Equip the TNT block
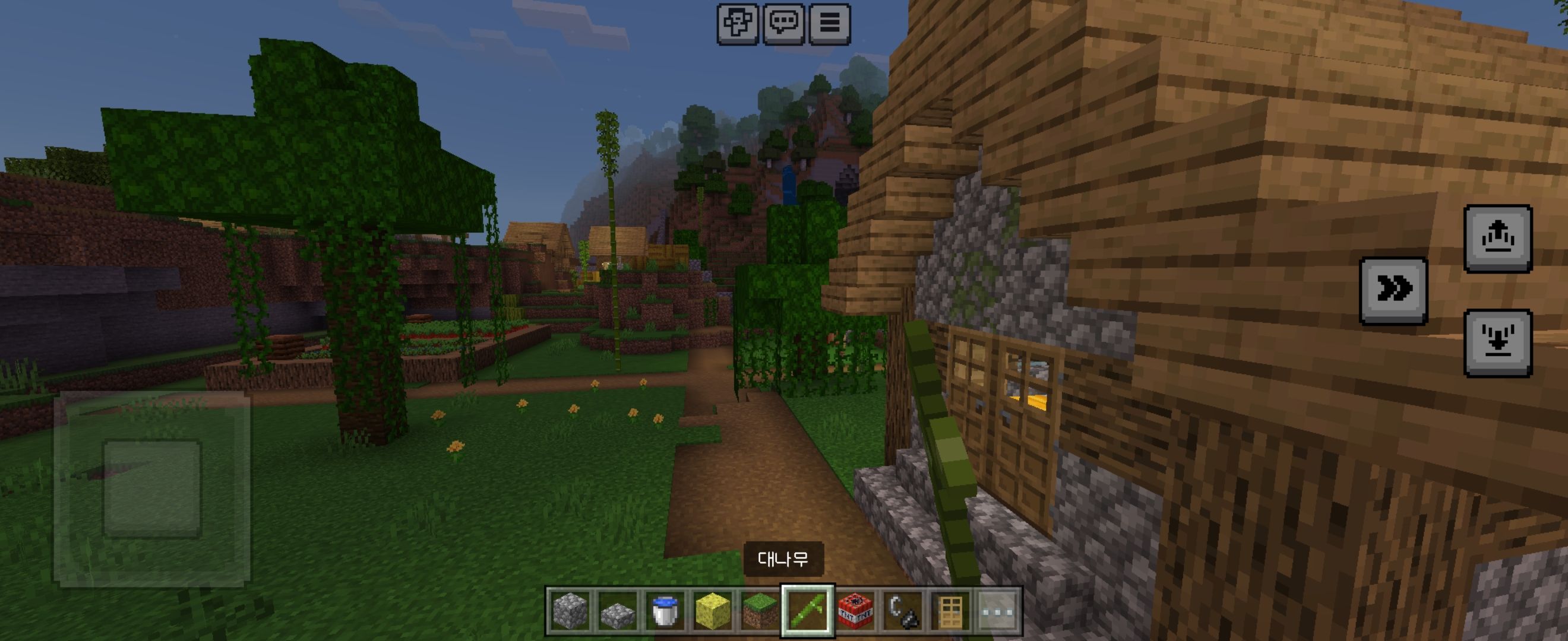Image resolution: width=1568 pixels, height=641 pixels. [x=855, y=610]
